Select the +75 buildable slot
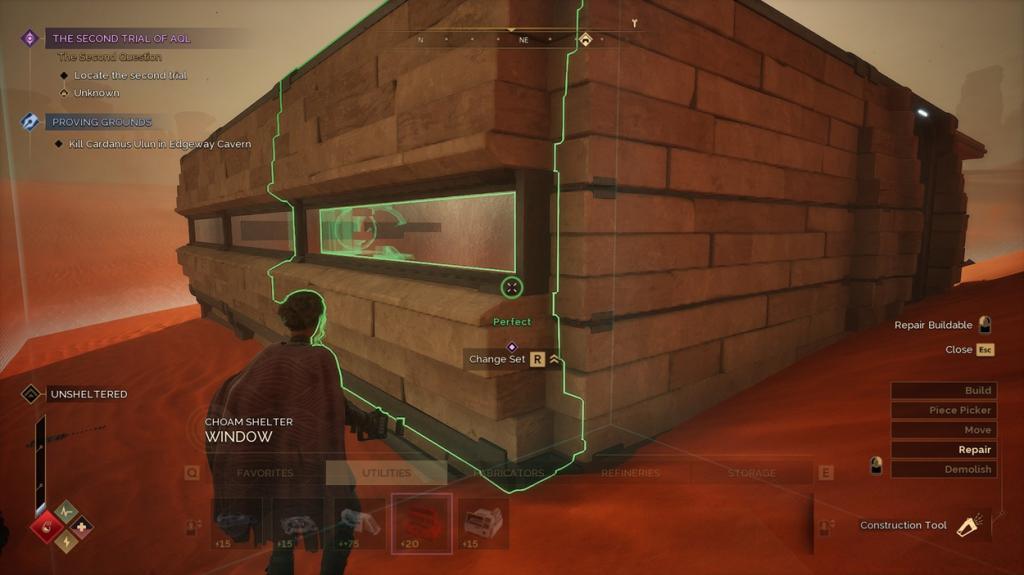This screenshot has height=575, width=1024. (360, 523)
